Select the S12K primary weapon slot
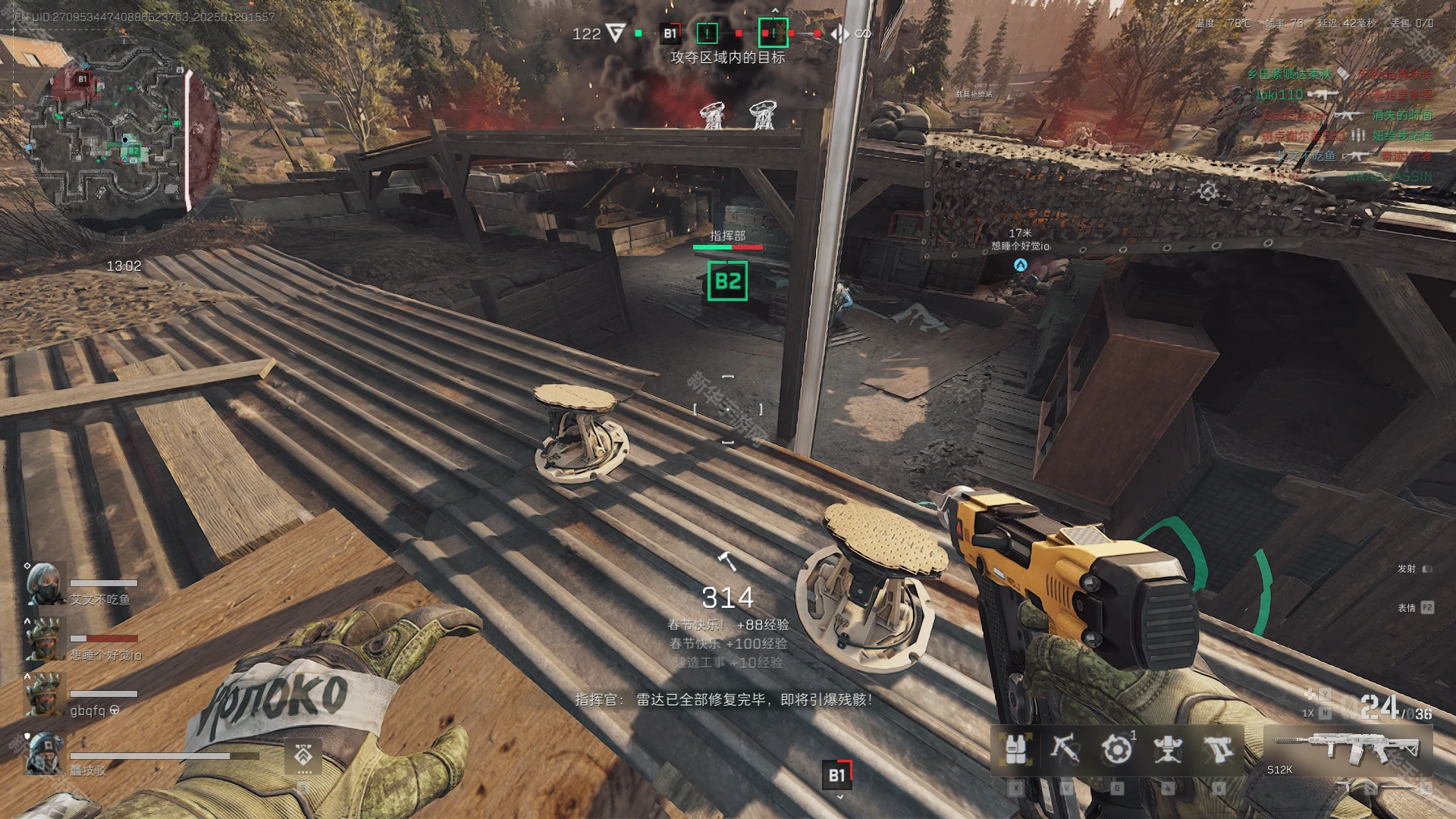 point(1347,751)
